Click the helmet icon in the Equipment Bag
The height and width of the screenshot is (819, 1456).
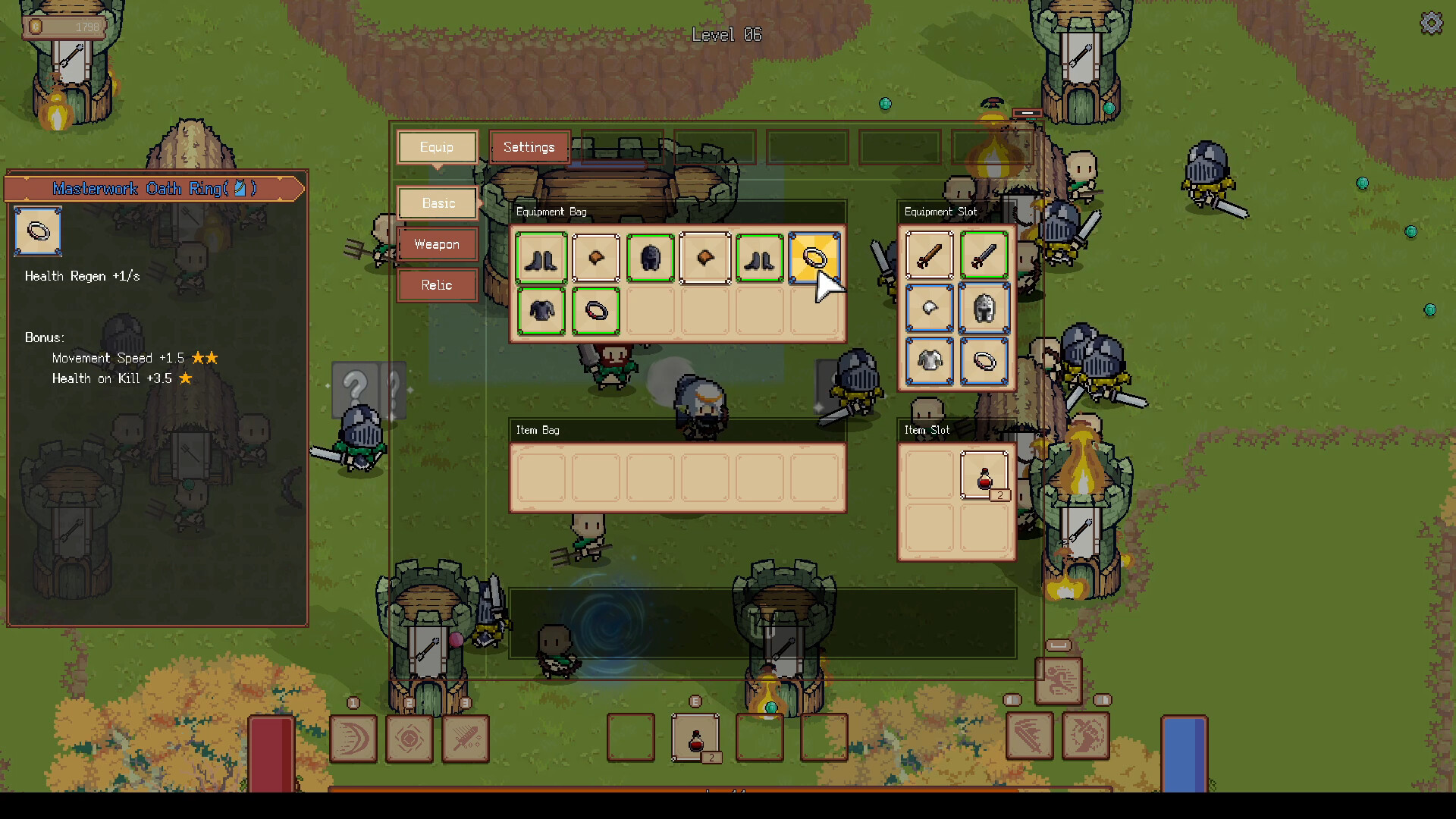651,258
